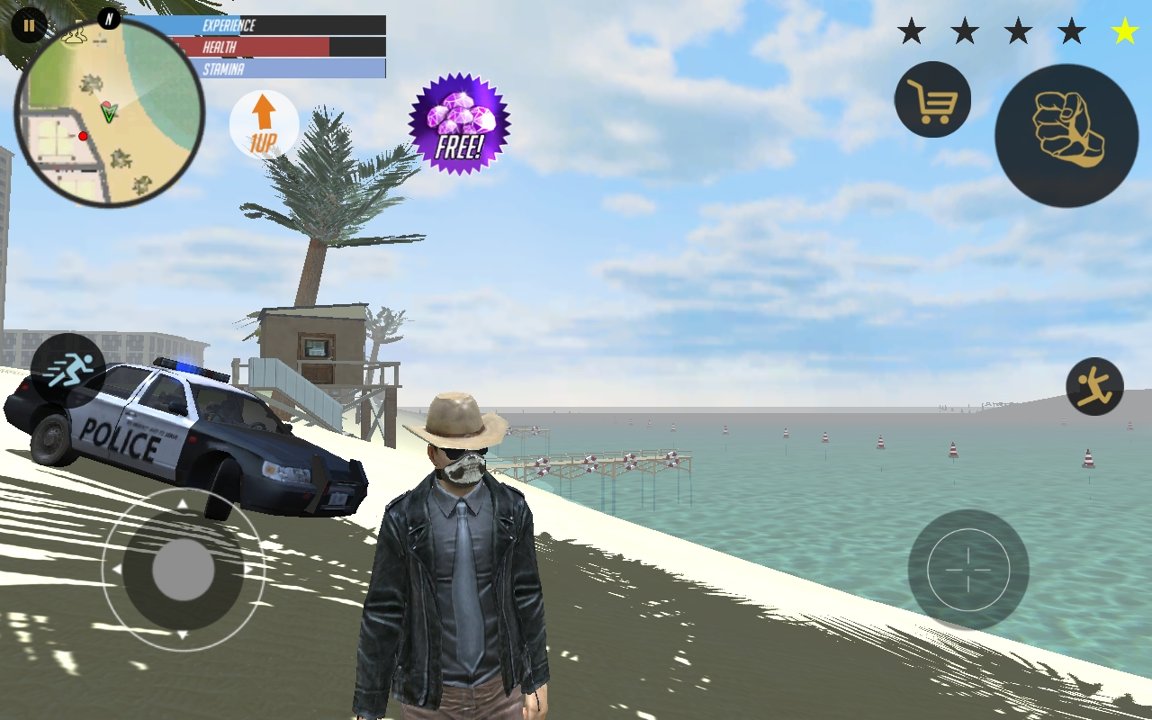1152x720 pixels.
Task: Tap the crosshair aim button
Action: click(967, 569)
